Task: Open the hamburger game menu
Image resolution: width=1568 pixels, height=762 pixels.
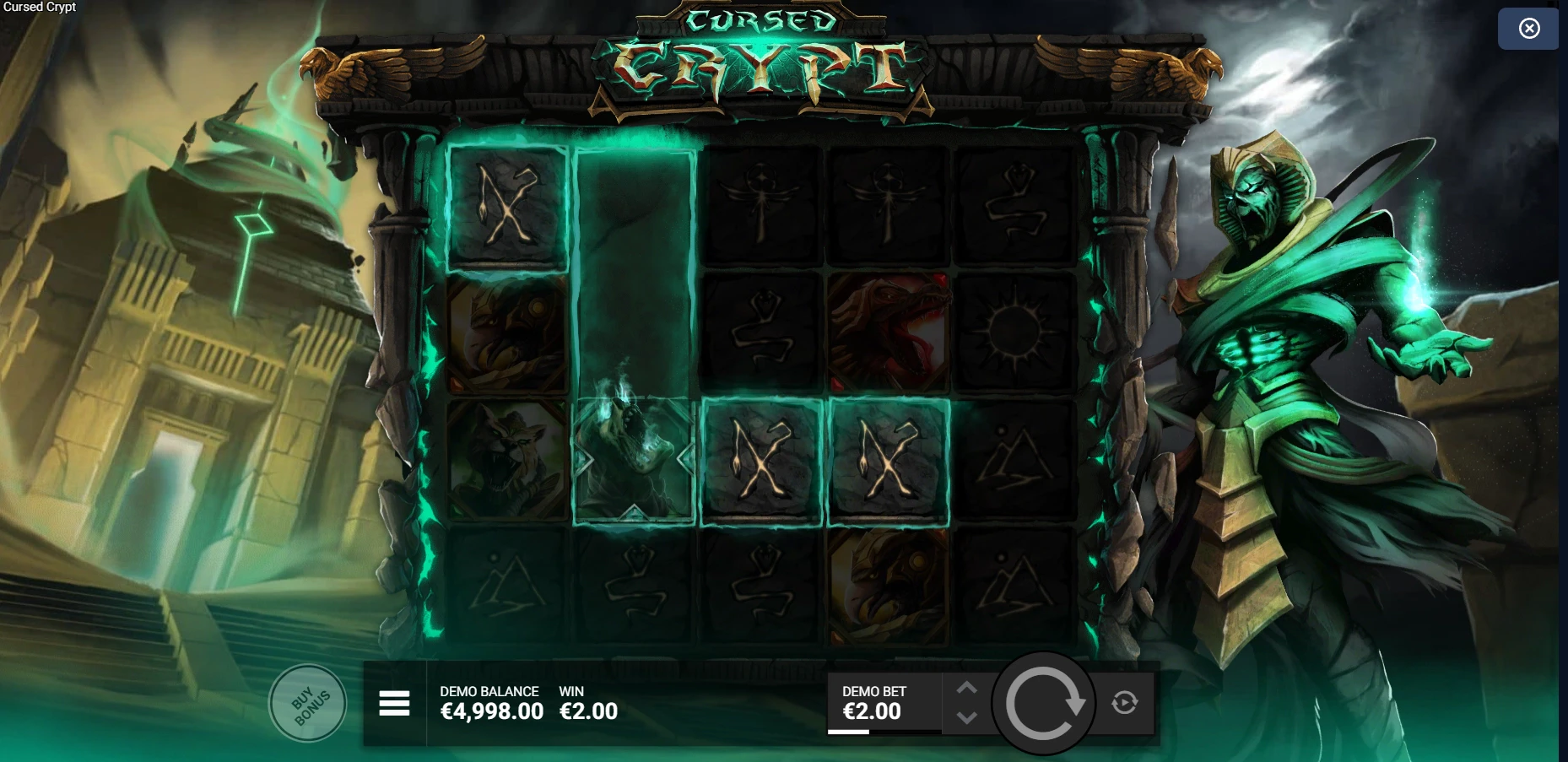Action: [394, 703]
